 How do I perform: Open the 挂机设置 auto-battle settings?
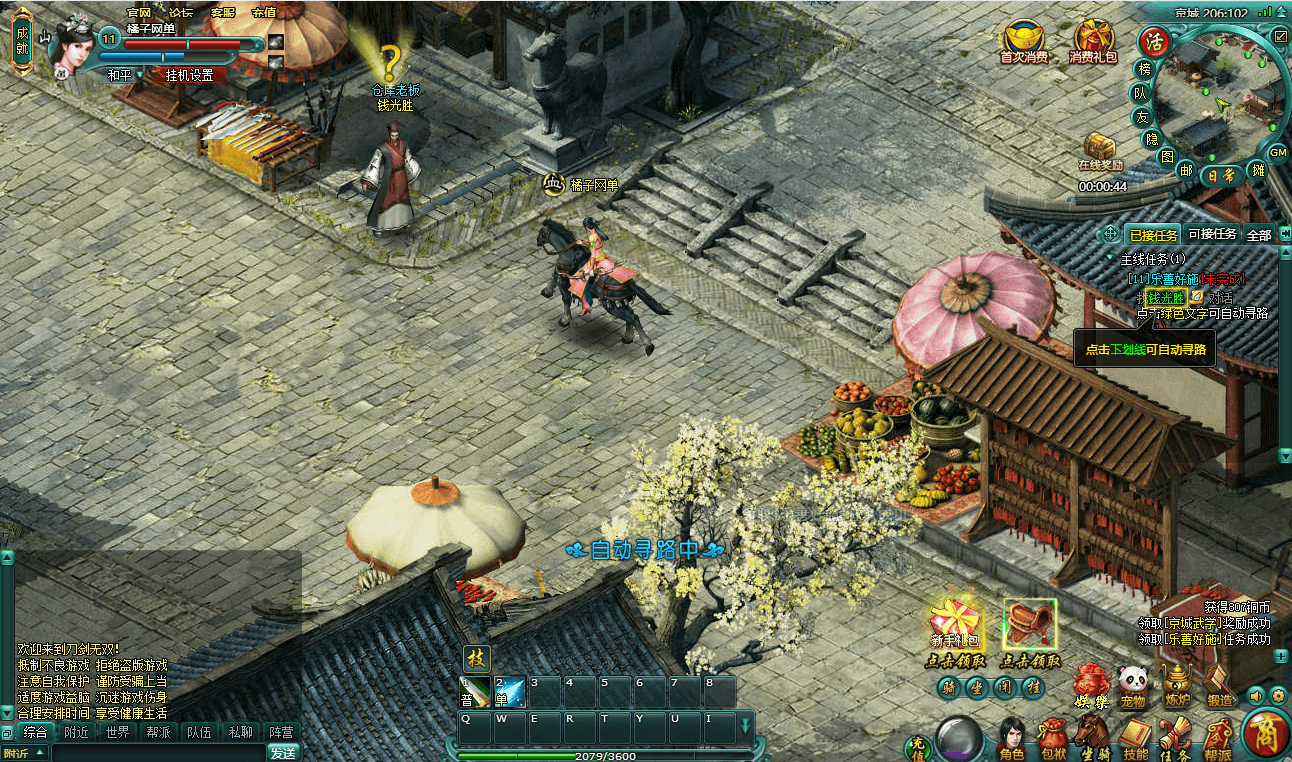pyautogui.click(x=189, y=75)
